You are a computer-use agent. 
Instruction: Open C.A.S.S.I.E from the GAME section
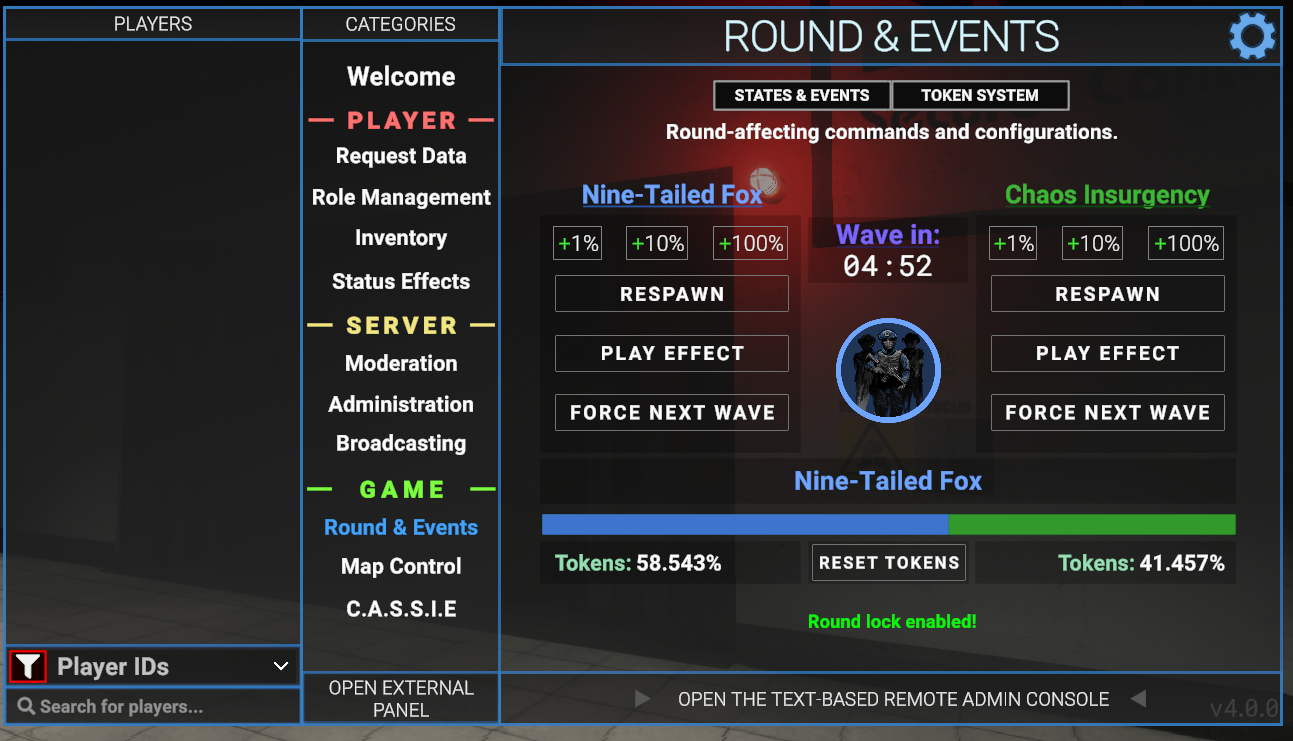click(x=401, y=608)
